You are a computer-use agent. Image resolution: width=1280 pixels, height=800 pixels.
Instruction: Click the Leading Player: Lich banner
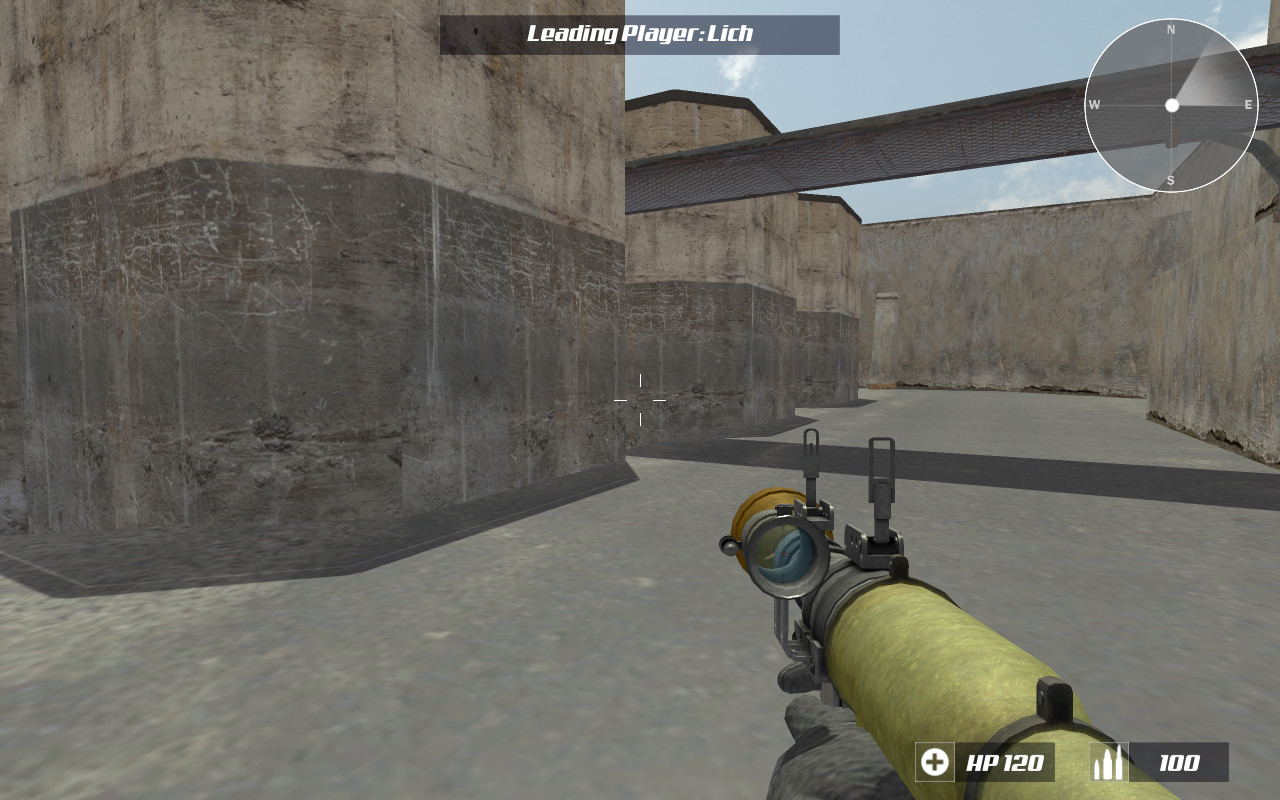click(637, 32)
